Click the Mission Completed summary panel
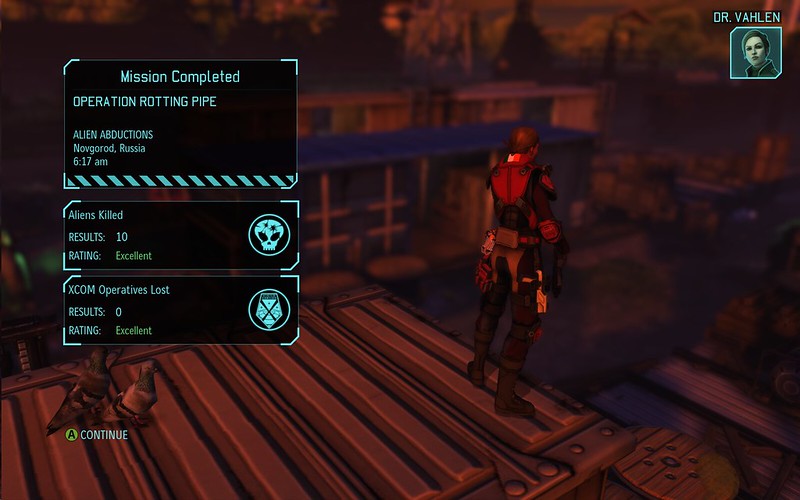Screen dimensions: 800x500 181,123
